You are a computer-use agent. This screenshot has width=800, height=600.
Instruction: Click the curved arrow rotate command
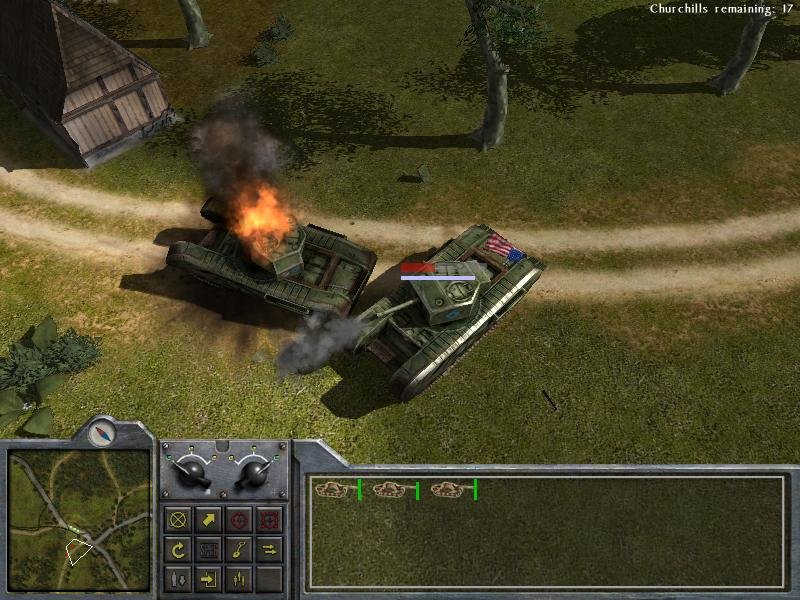coord(179,549)
